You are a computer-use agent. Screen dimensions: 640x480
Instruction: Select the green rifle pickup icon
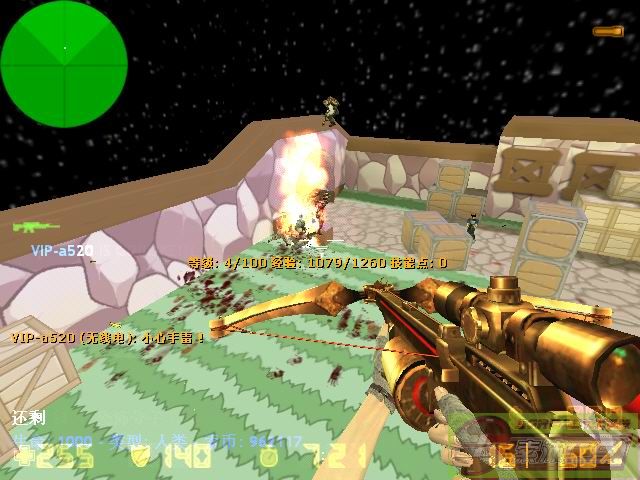tap(35, 226)
